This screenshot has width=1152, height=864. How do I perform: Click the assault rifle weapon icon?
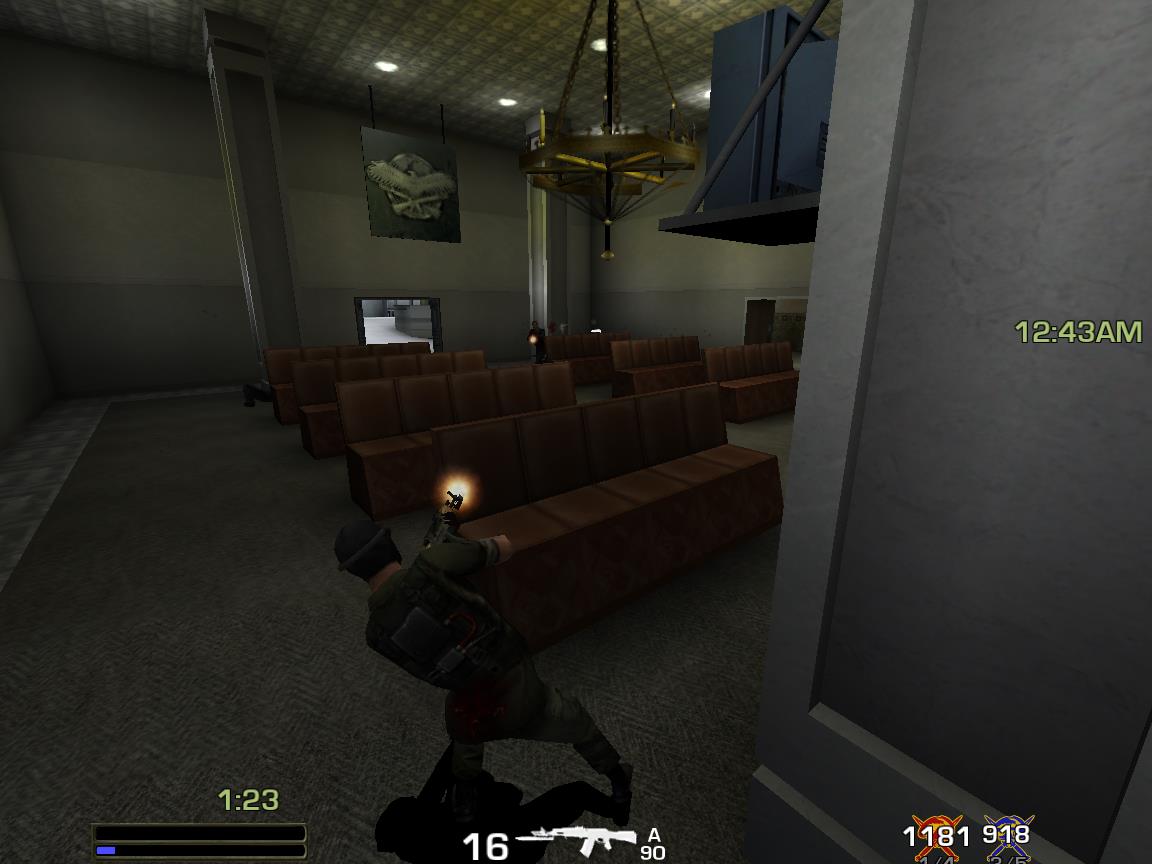[578, 842]
